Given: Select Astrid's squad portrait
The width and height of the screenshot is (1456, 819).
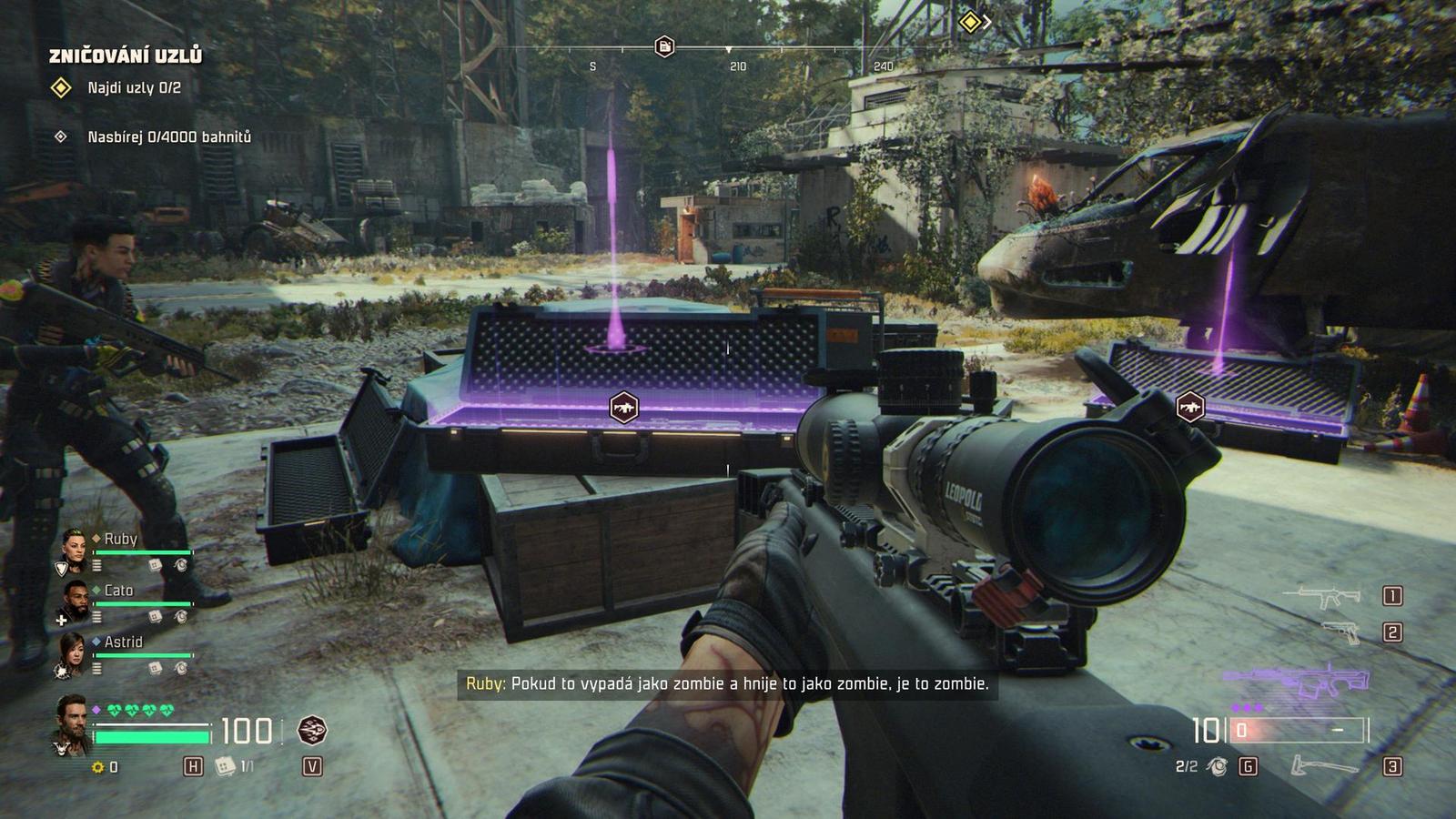Looking at the screenshot, I should point(75,650).
